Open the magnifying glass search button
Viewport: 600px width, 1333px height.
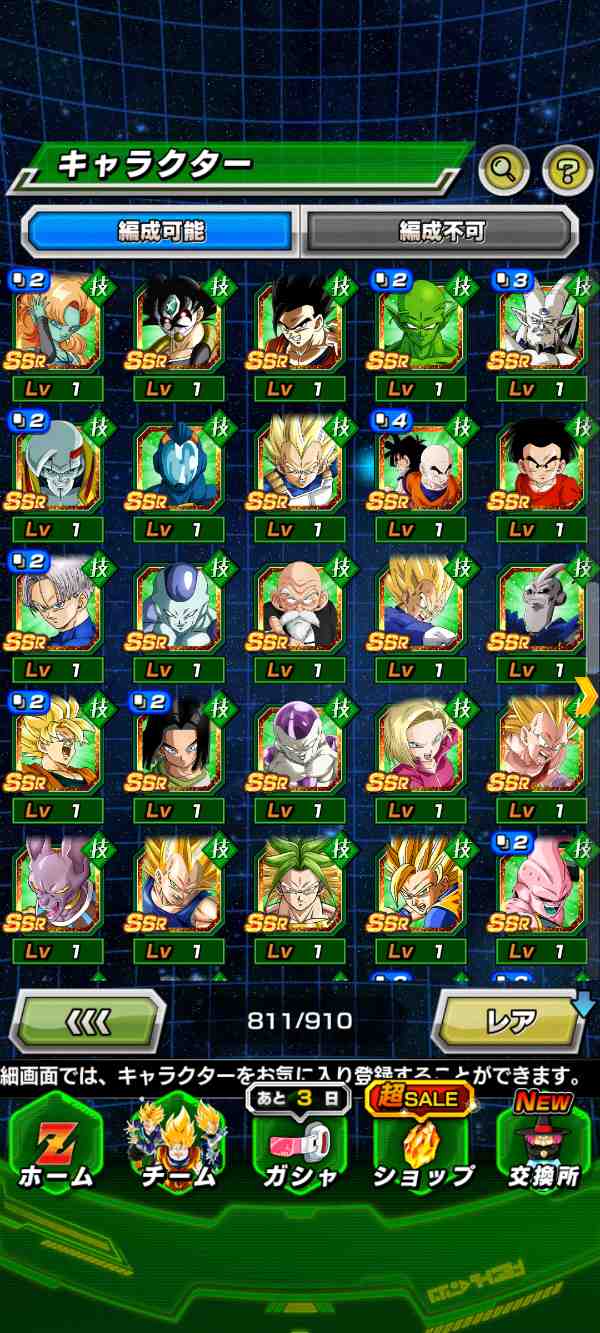click(x=503, y=171)
